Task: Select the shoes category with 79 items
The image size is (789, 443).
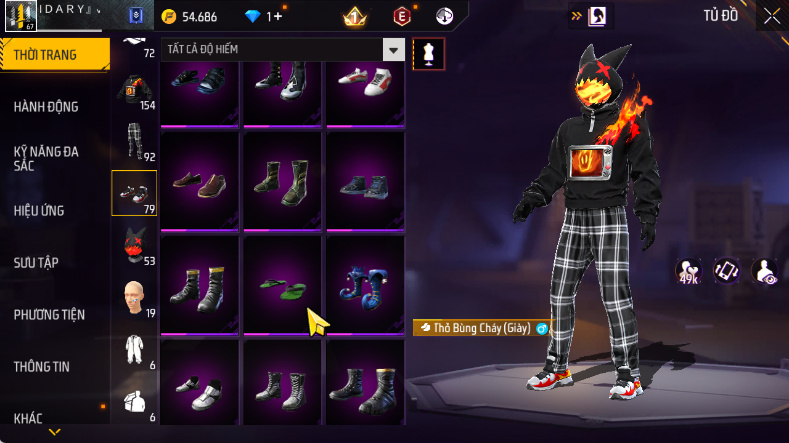Action: pos(132,193)
